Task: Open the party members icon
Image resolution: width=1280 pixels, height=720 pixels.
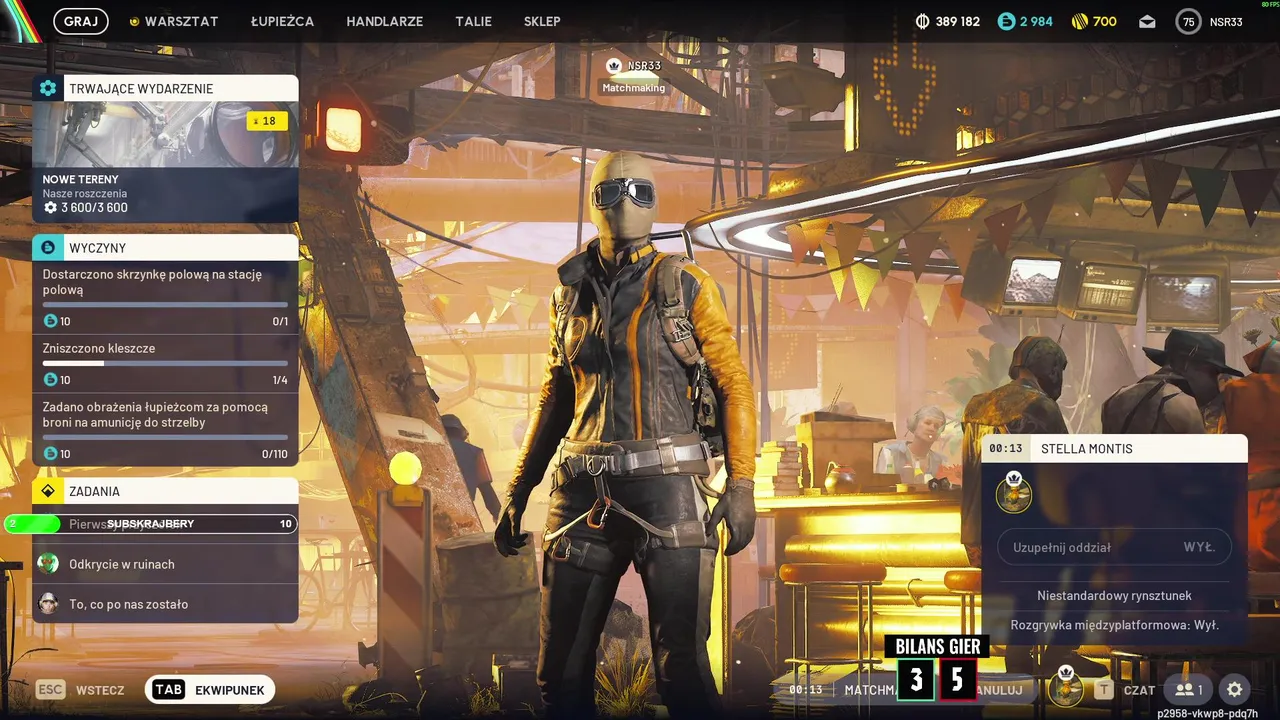Action: tap(1188, 689)
